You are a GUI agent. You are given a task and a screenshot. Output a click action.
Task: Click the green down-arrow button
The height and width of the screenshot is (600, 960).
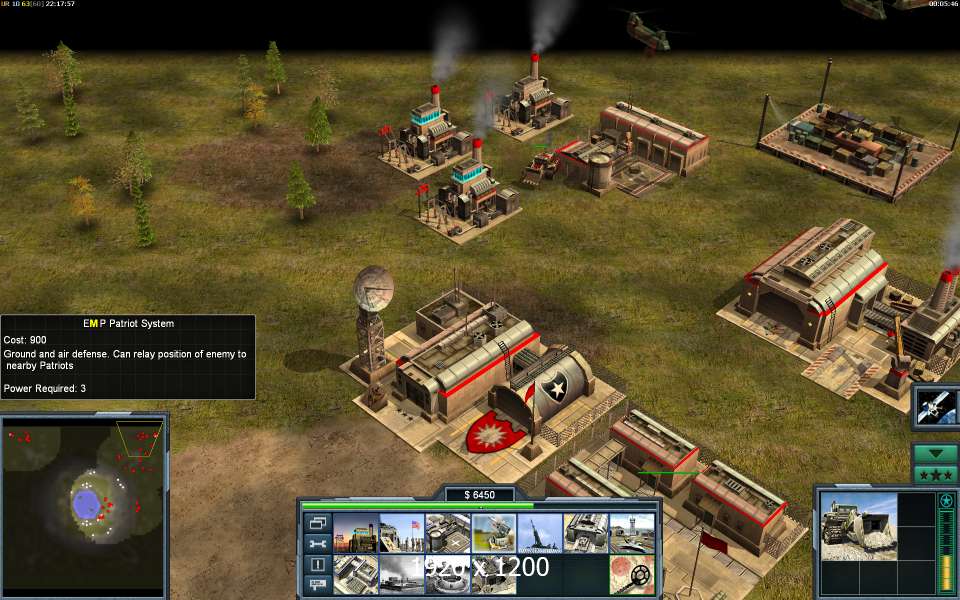[936, 453]
